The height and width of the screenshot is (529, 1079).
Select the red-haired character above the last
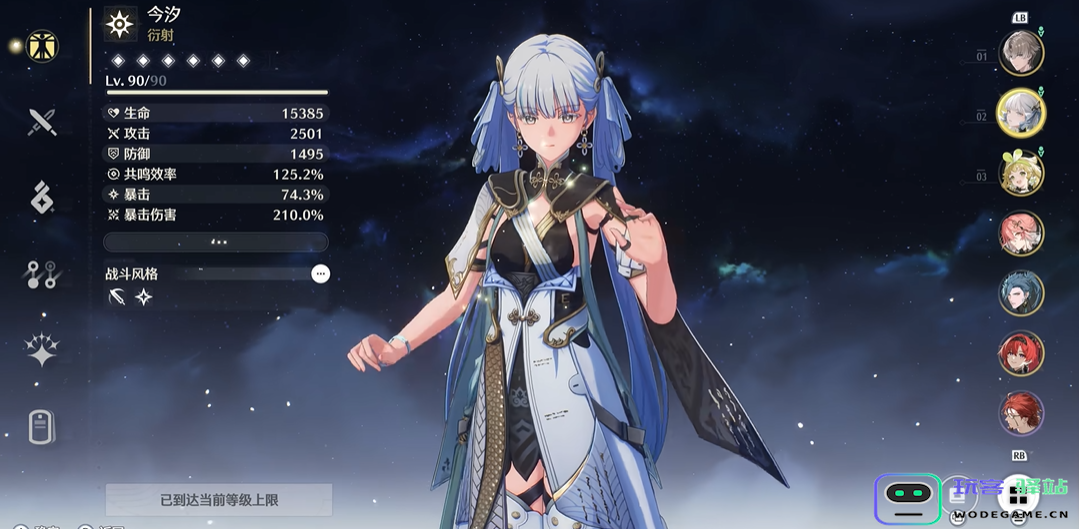(x=1021, y=354)
